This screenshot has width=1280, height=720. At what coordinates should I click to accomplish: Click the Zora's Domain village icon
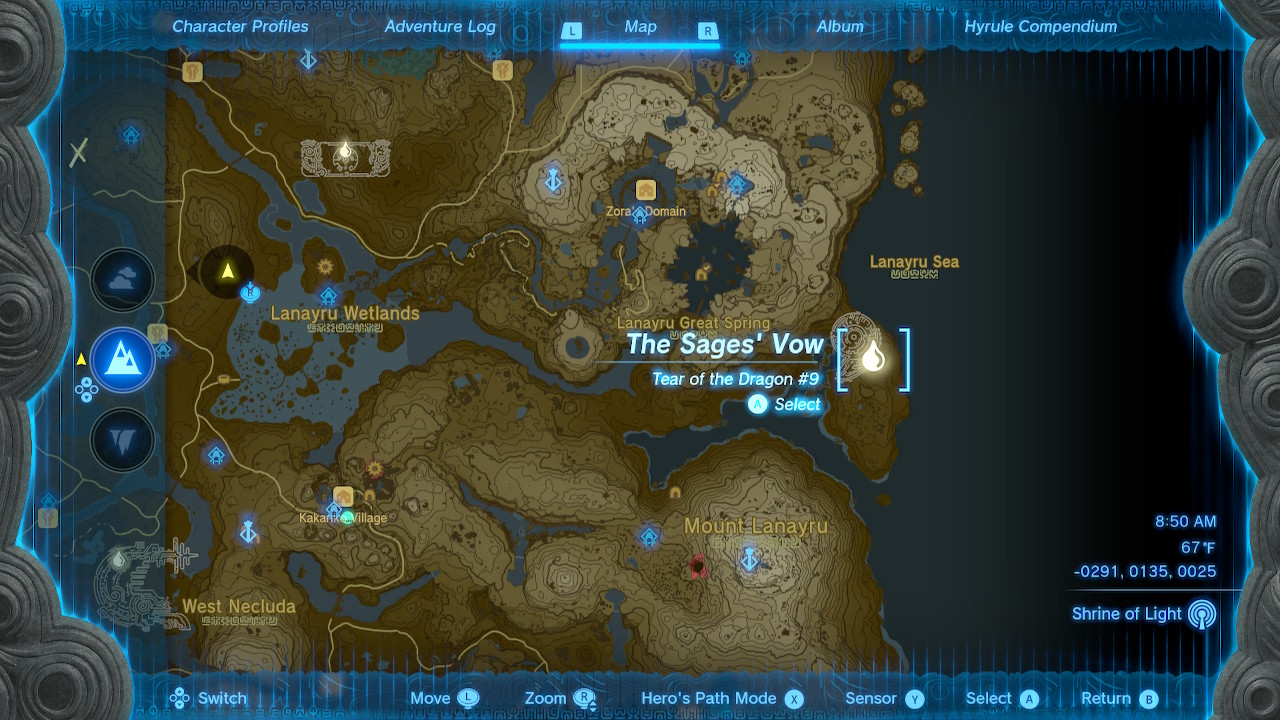pyautogui.click(x=645, y=190)
